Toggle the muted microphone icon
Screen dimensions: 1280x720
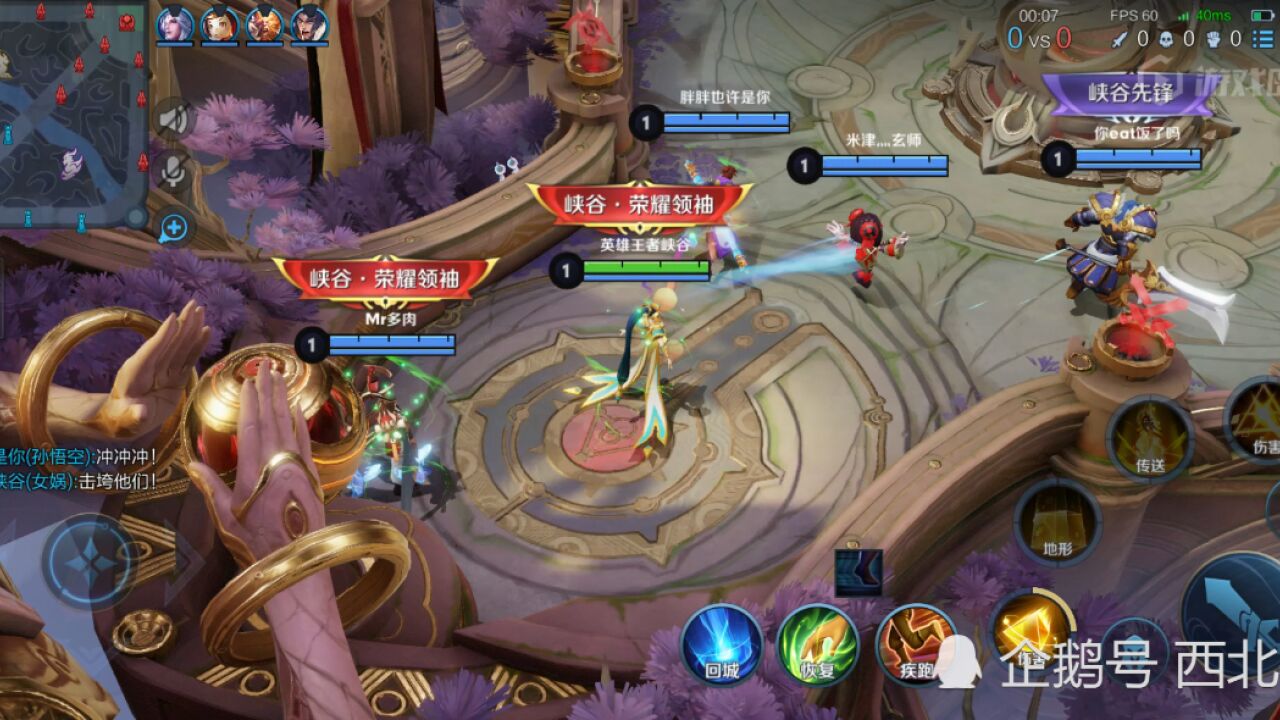tap(174, 172)
